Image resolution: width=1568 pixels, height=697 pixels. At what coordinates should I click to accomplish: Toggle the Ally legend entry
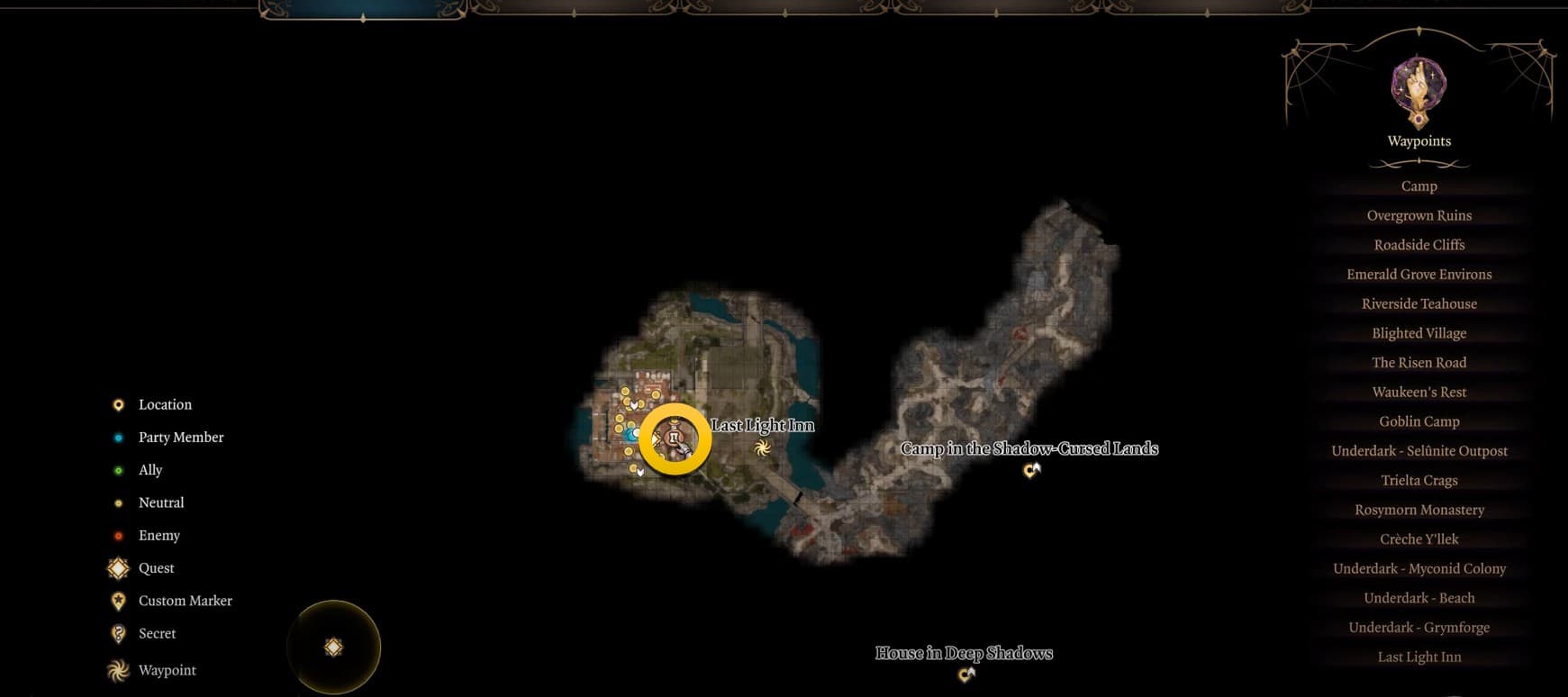click(x=150, y=469)
